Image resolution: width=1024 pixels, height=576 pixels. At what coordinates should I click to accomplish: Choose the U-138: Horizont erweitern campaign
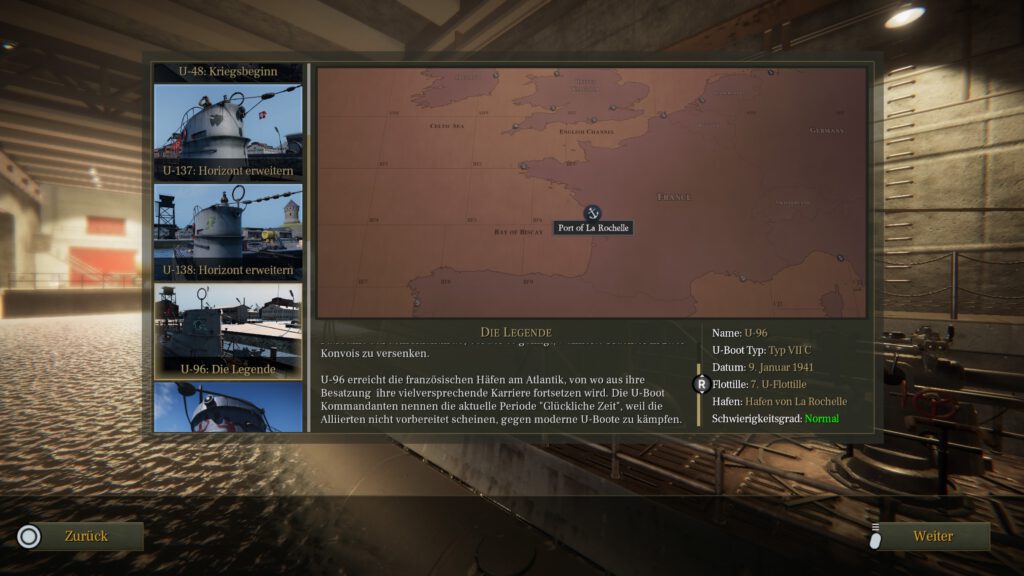(228, 232)
